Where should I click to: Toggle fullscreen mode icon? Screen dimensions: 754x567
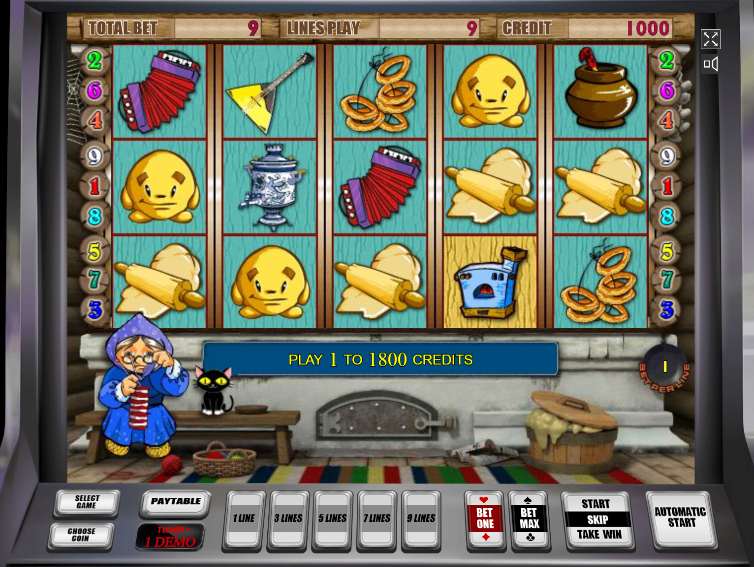click(x=710, y=39)
